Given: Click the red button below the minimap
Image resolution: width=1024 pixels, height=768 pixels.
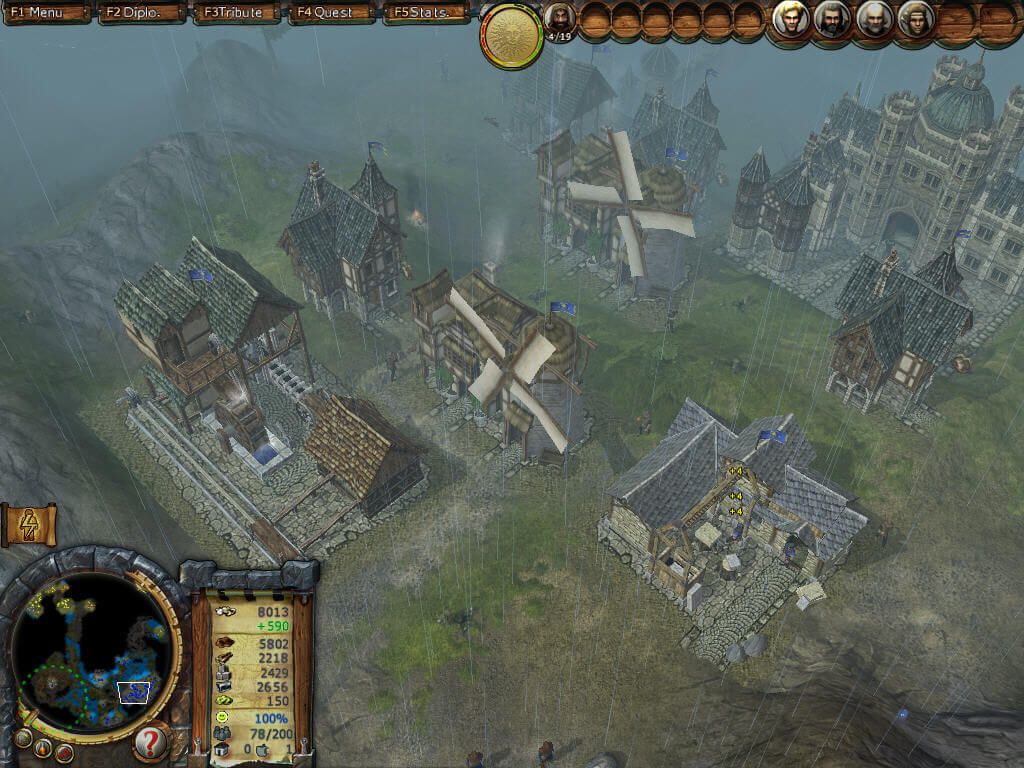Looking at the screenshot, I should pos(65,752).
